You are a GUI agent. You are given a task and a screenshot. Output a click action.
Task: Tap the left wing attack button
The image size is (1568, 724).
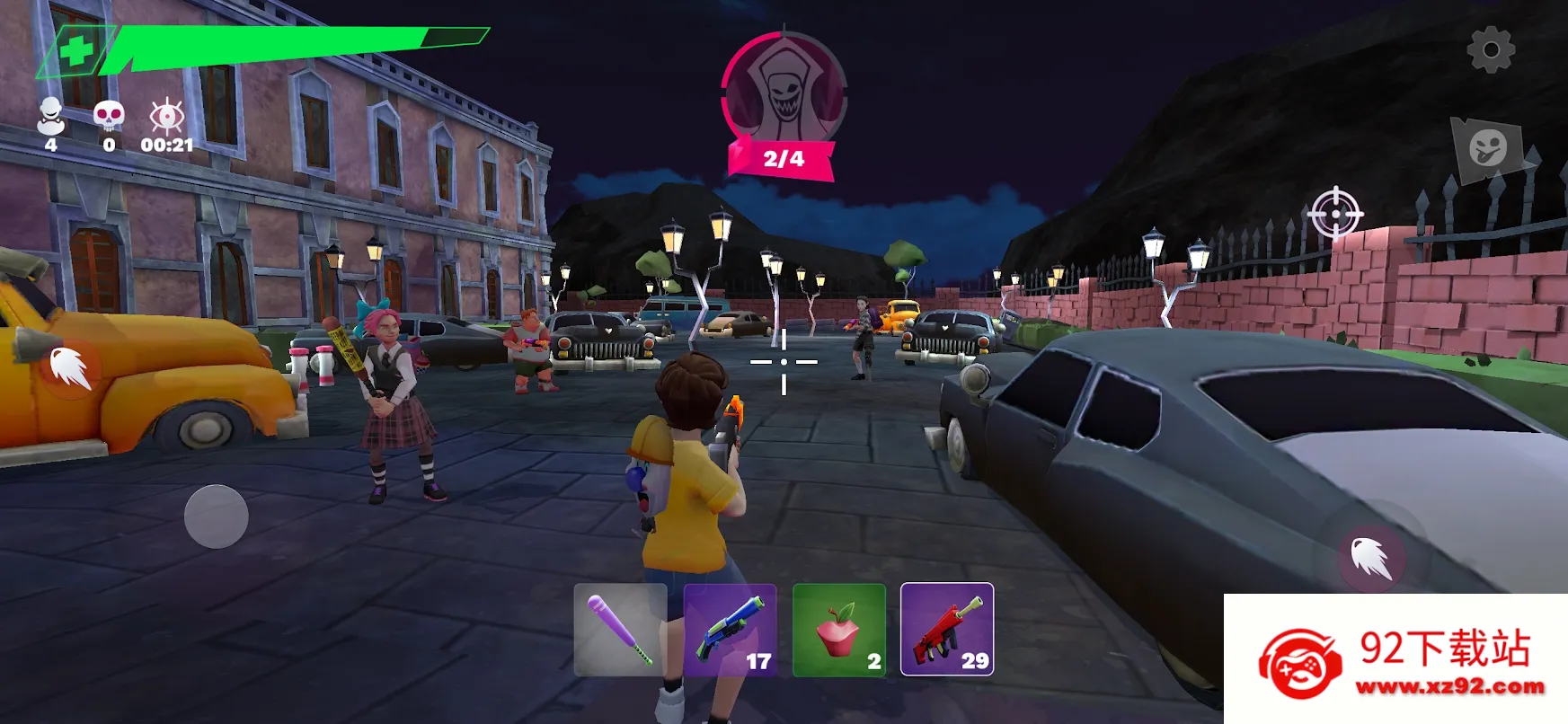coord(69,367)
